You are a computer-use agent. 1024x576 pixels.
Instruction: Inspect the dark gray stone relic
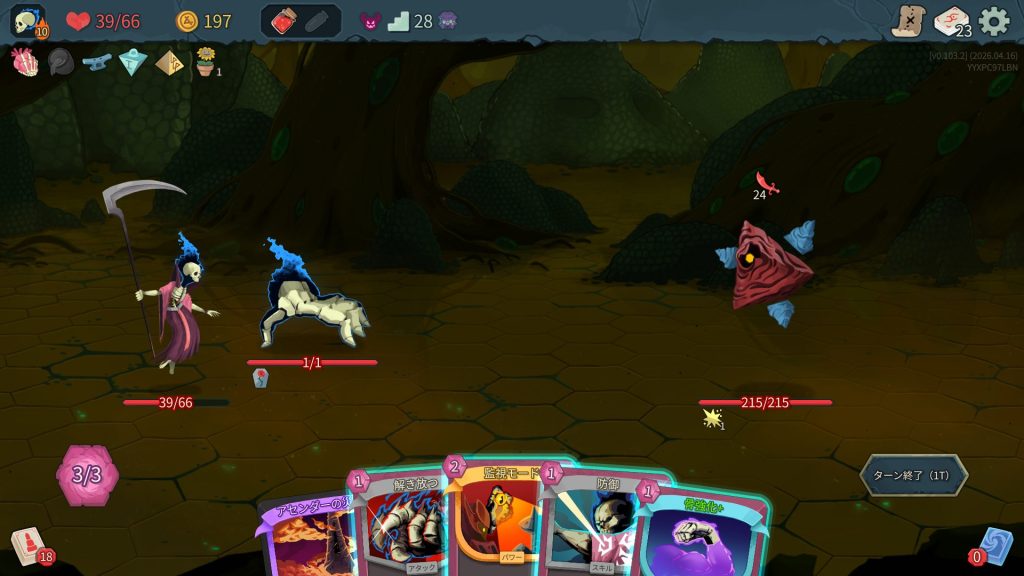(x=60, y=62)
